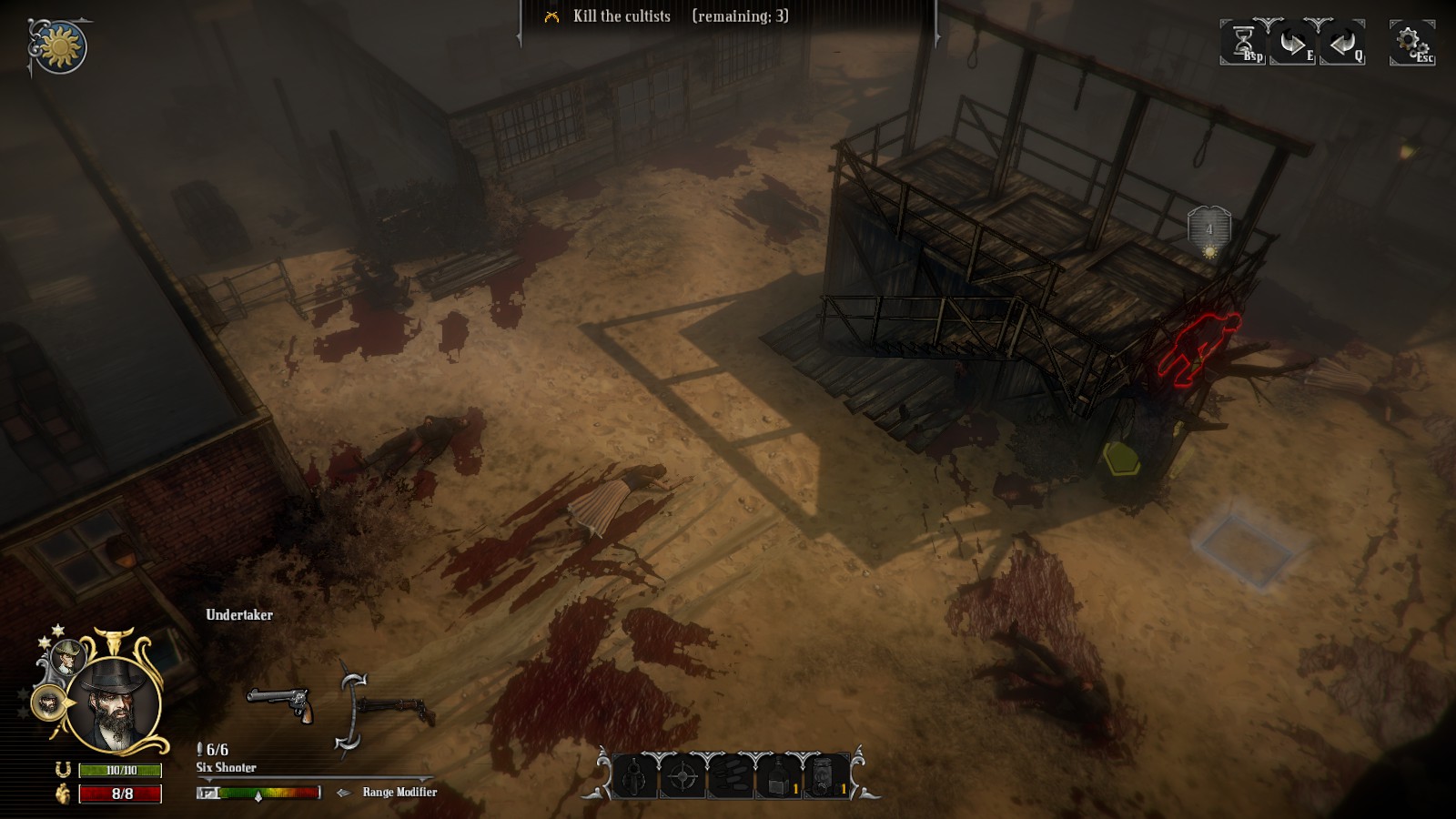The height and width of the screenshot is (819, 1456).
Task: Open the gear settings menu
Action: click(x=1411, y=42)
